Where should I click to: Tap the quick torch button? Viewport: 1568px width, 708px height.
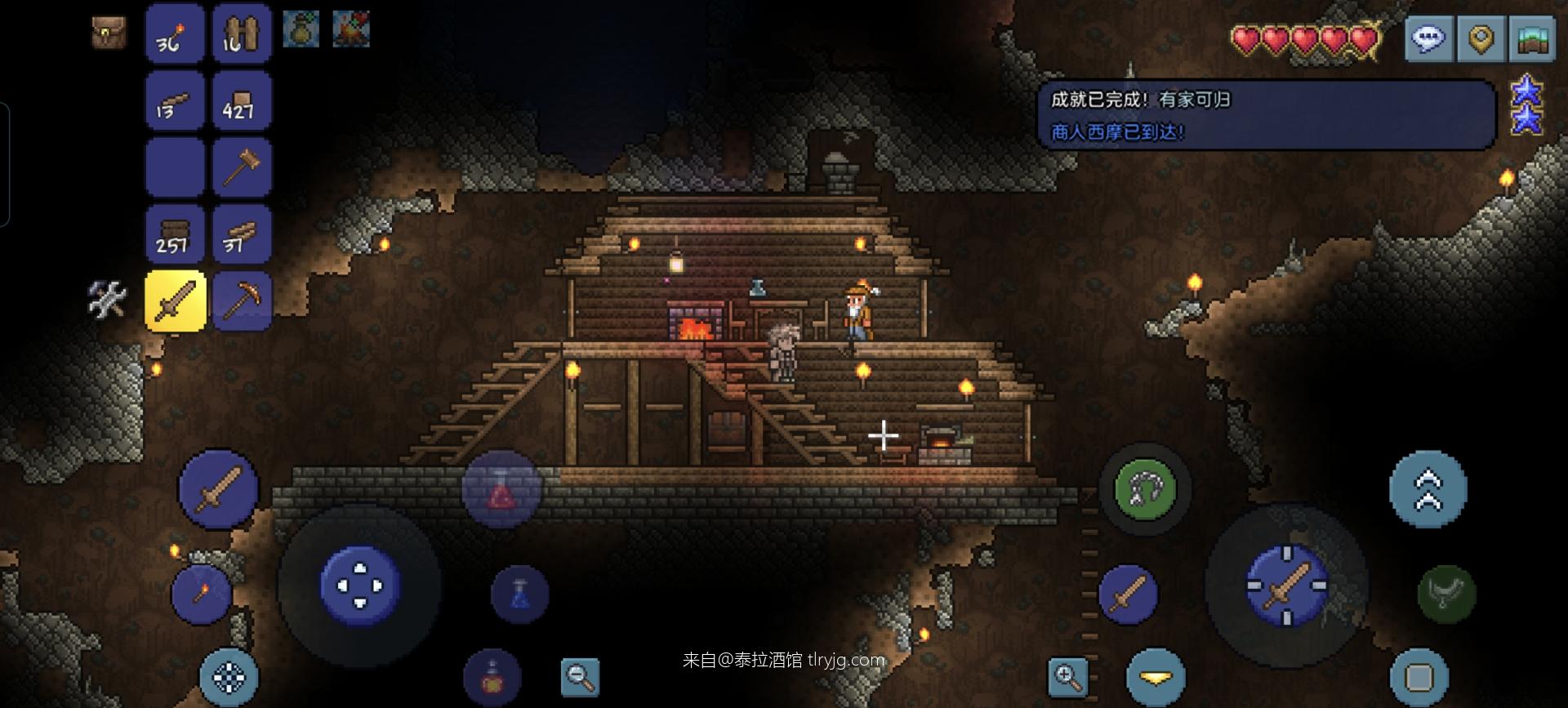[201, 594]
